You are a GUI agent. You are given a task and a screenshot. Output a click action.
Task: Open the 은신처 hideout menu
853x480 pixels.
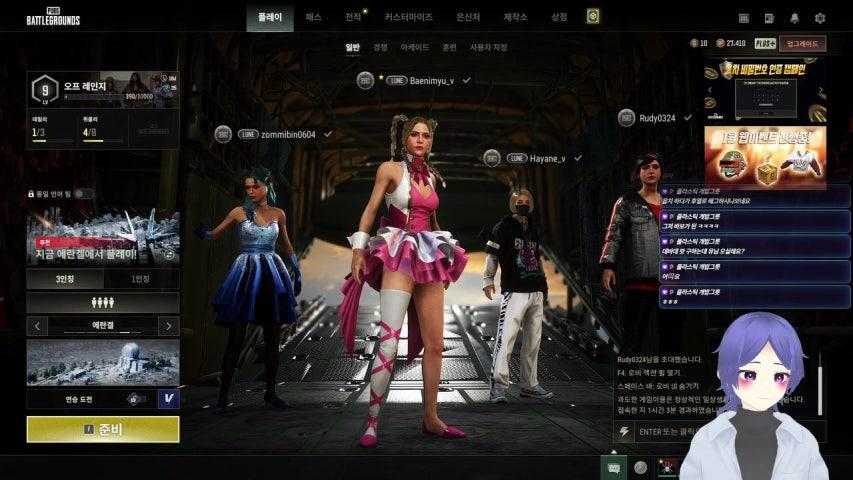coord(468,17)
